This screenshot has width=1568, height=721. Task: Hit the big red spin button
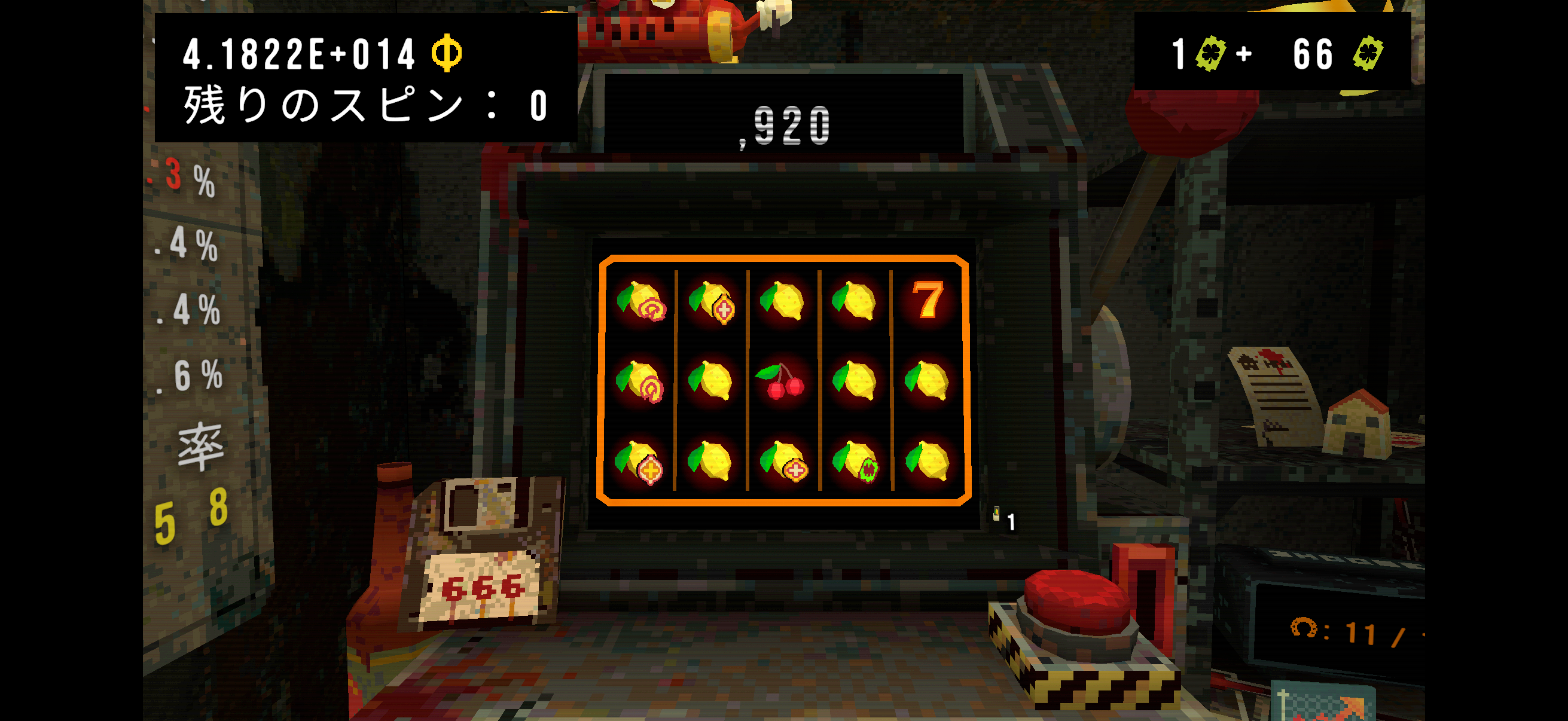tap(1077, 600)
